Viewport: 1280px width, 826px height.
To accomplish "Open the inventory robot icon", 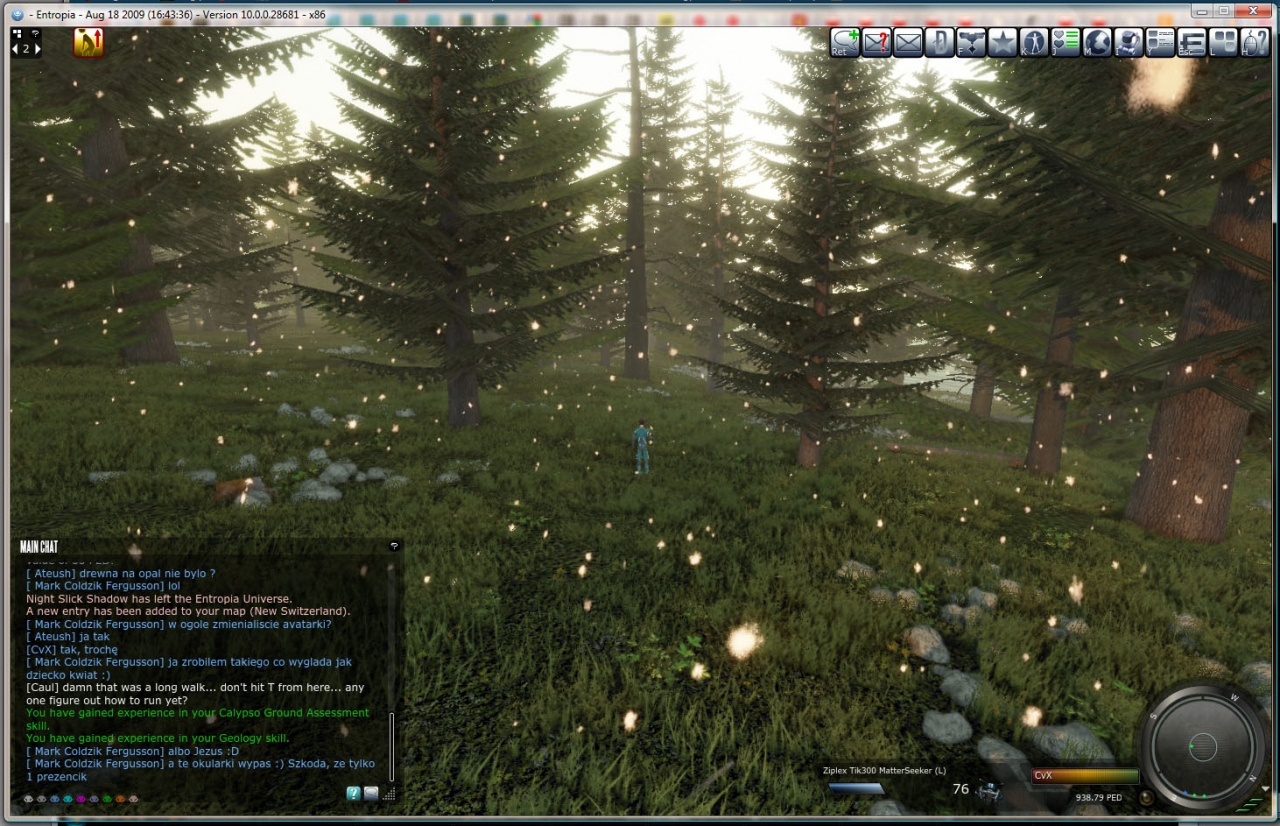I will [x=1128, y=43].
